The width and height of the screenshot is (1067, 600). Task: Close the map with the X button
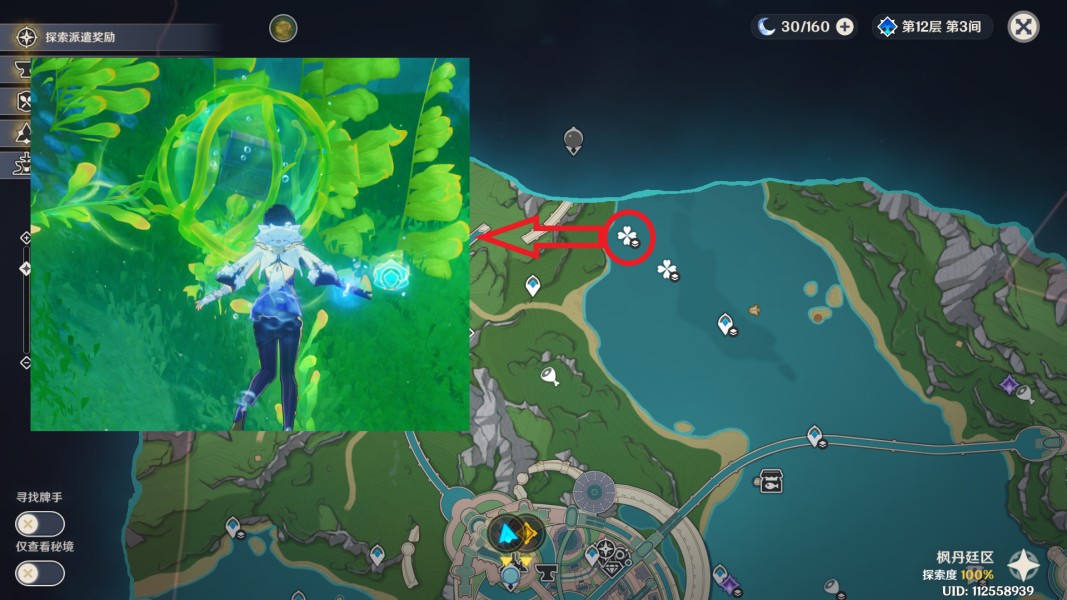coord(1023,27)
